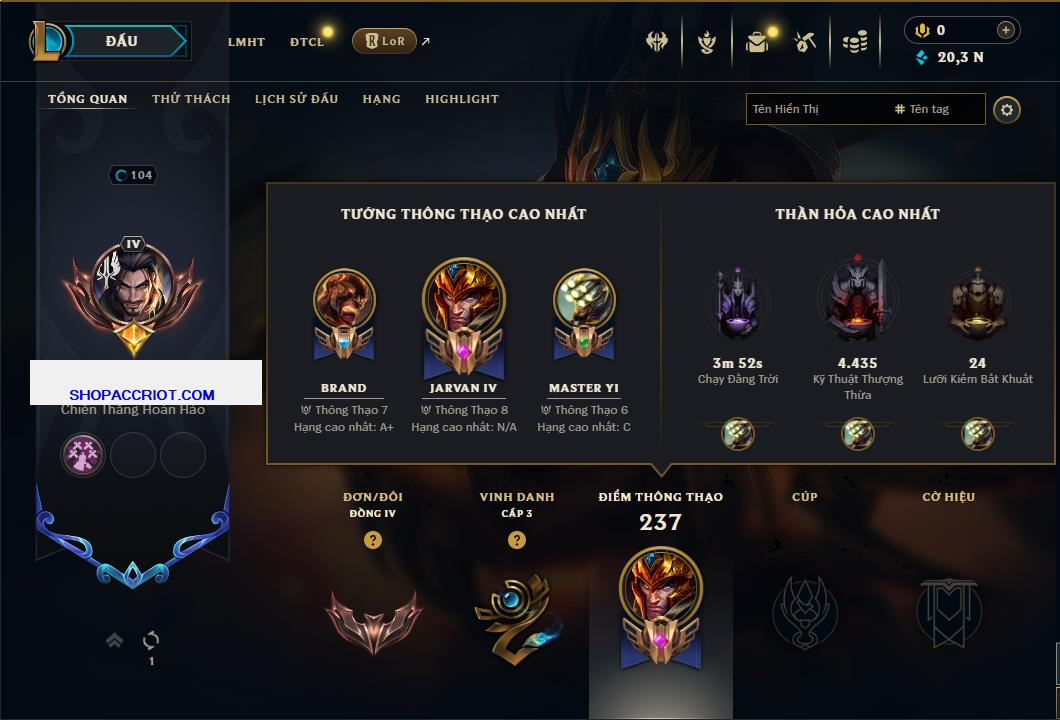The width and height of the screenshot is (1060, 720).
Task: Click the Tên Hiển Thị search field
Action: pos(815,109)
